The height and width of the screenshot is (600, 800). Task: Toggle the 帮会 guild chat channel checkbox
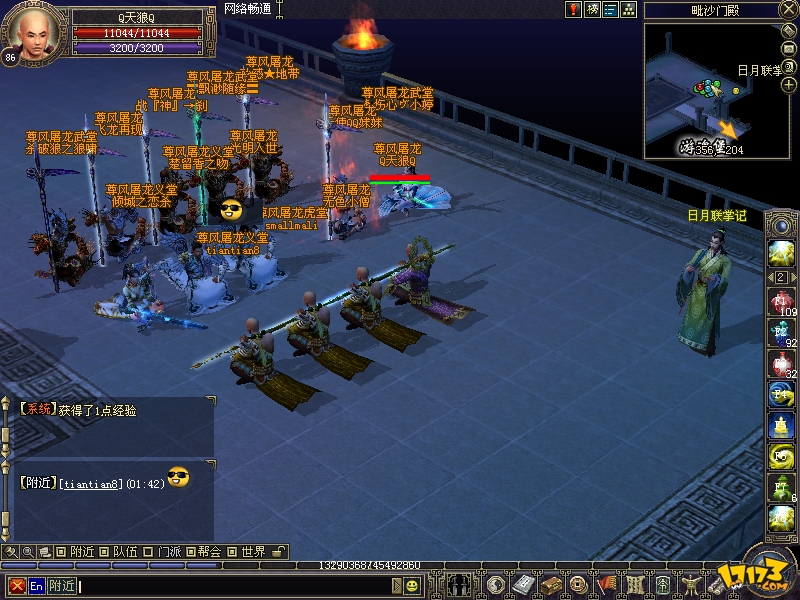(x=188, y=551)
